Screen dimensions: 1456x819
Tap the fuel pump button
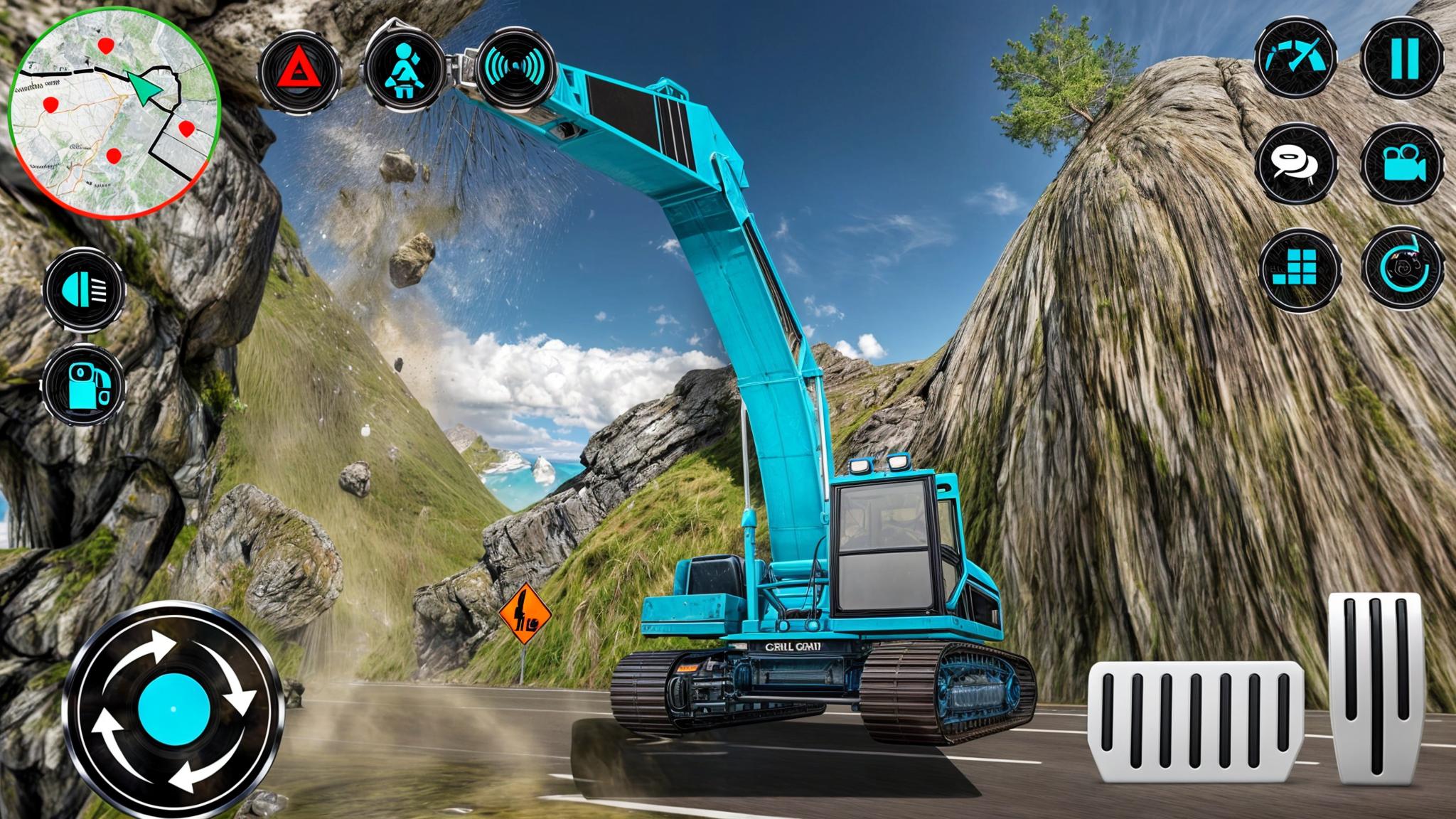pyautogui.click(x=84, y=386)
